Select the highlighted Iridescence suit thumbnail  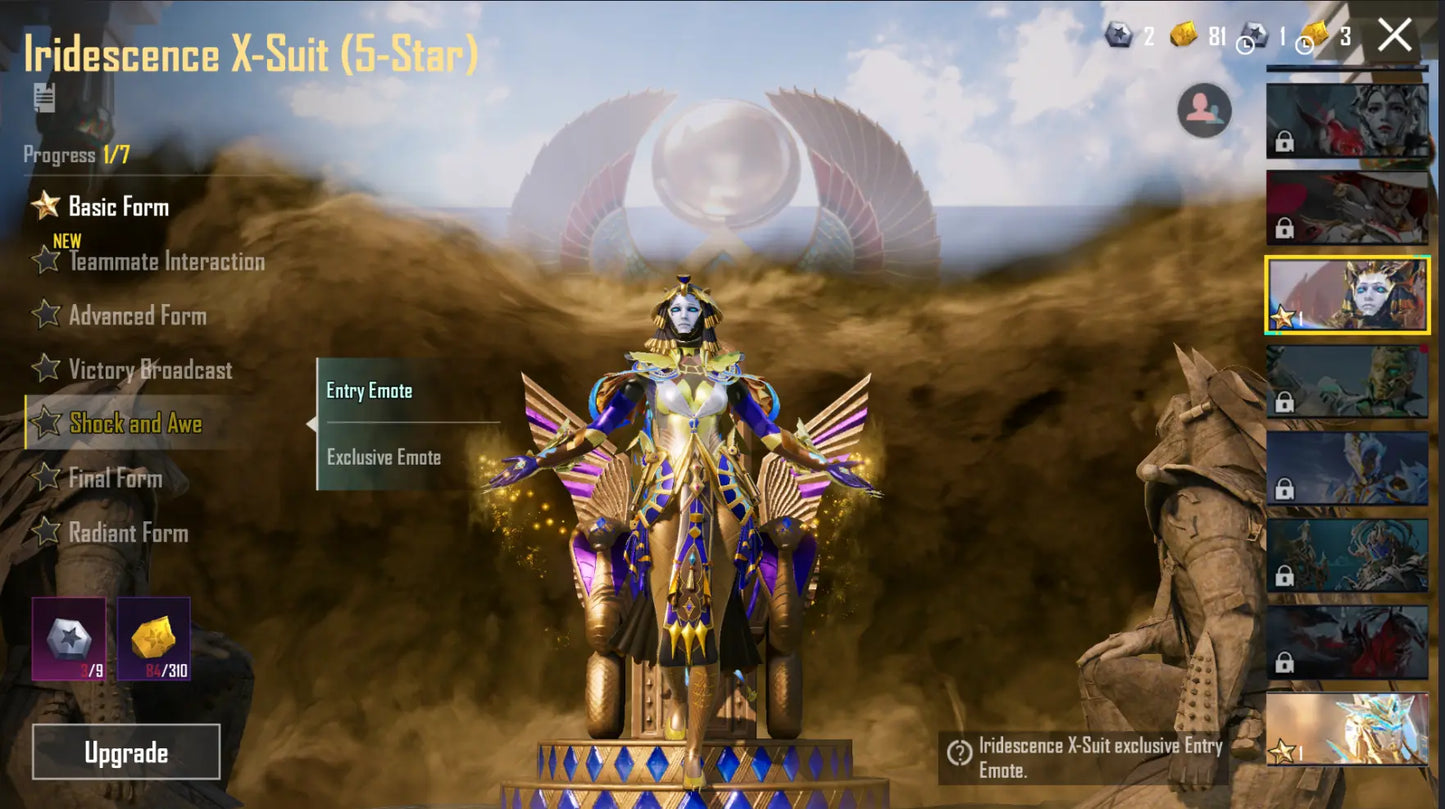pyautogui.click(x=1347, y=295)
